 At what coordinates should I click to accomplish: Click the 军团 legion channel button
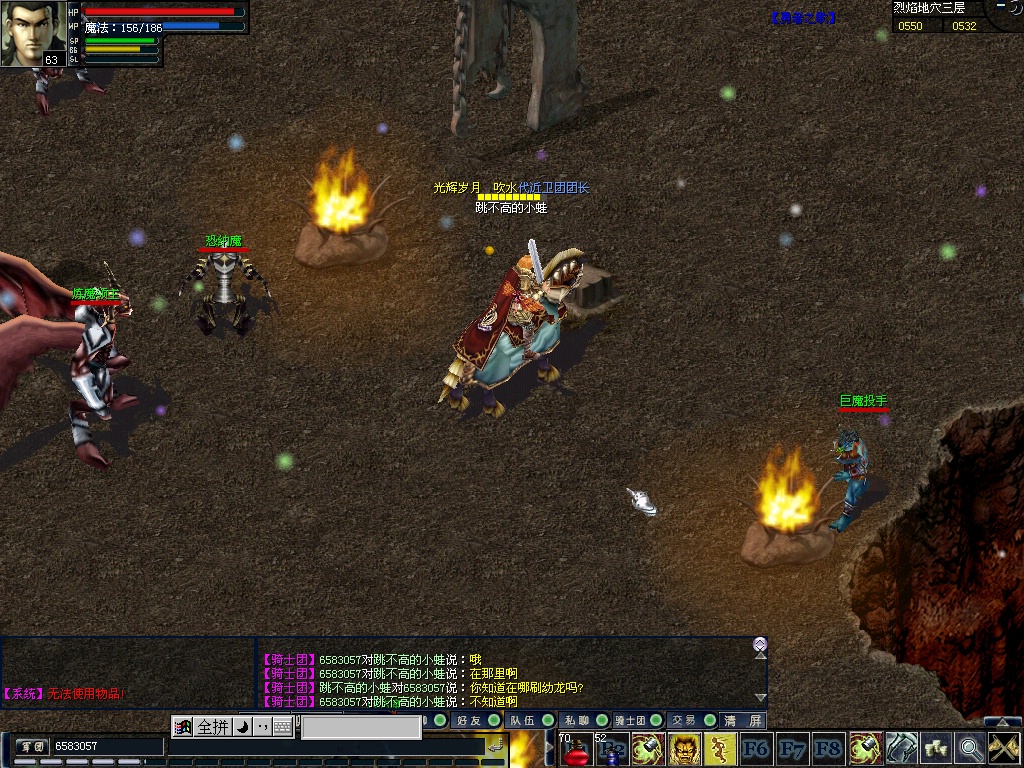(31, 746)
